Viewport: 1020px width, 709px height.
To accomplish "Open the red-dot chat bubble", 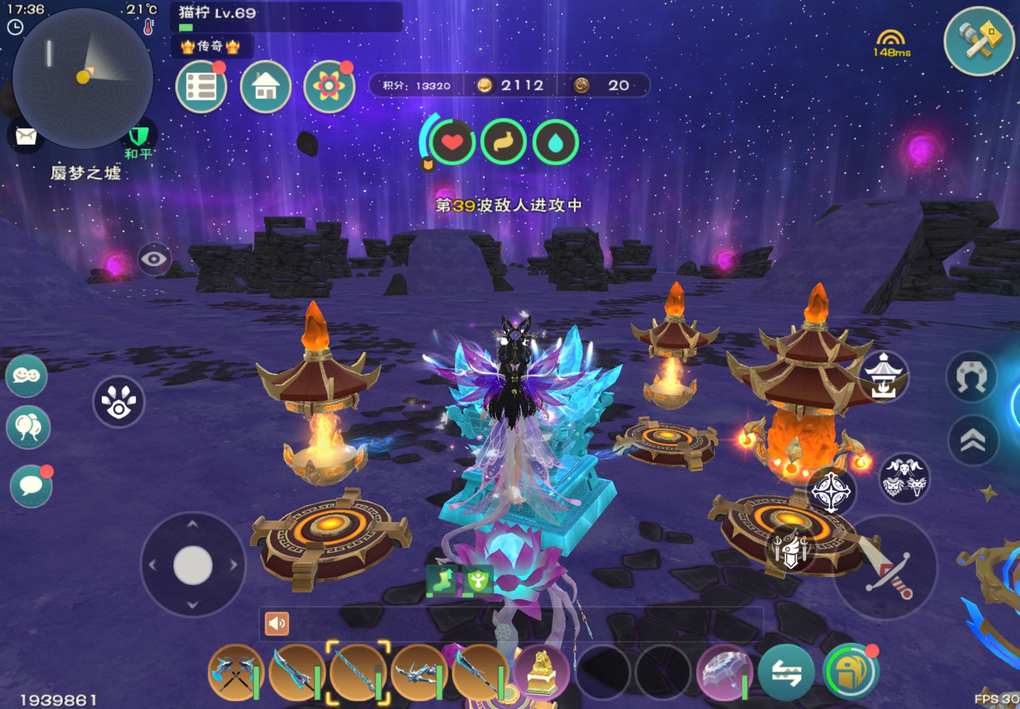I will pos(30,486).
